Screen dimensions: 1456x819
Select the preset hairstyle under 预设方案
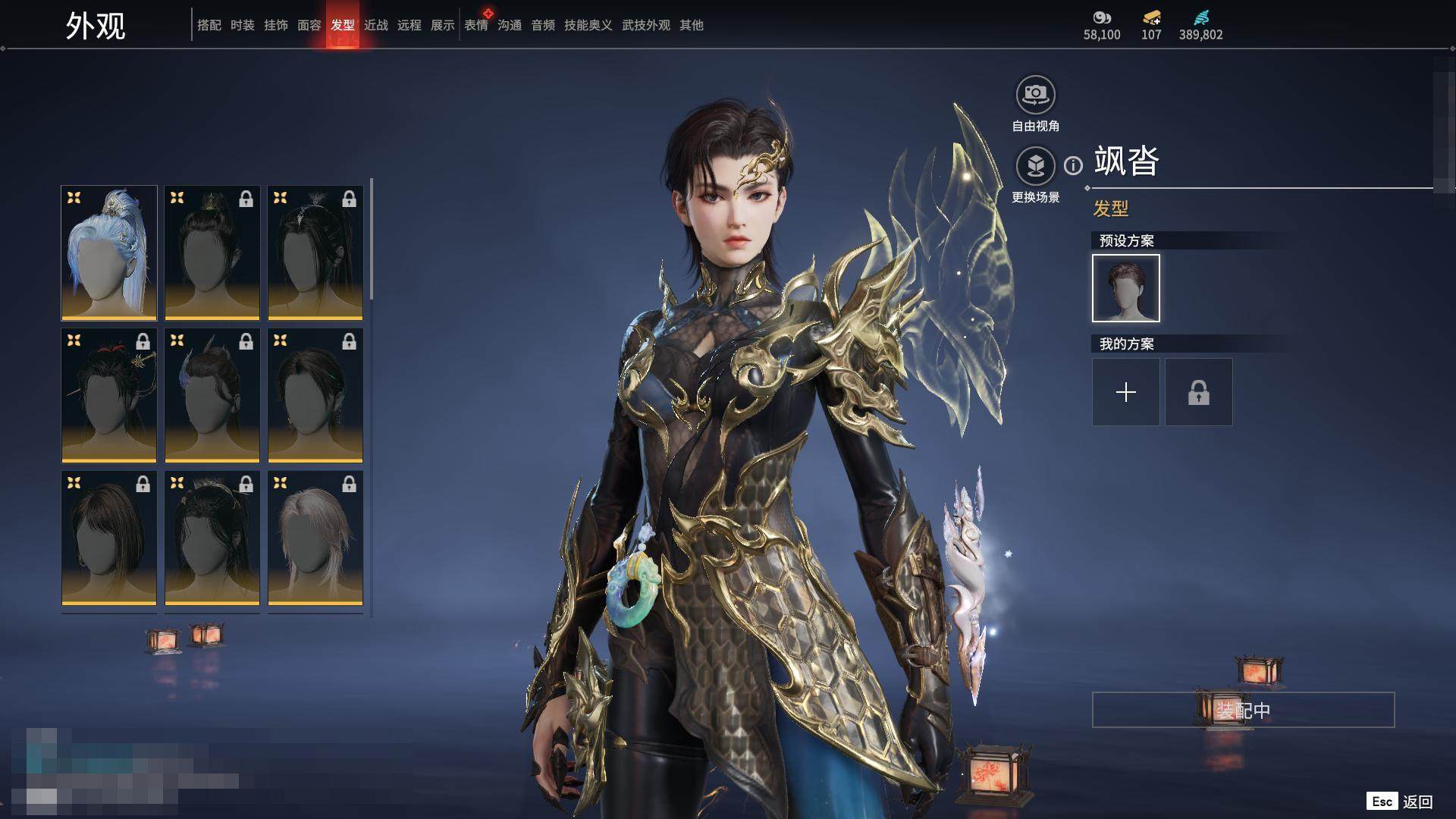click(x=1125, y=288)
